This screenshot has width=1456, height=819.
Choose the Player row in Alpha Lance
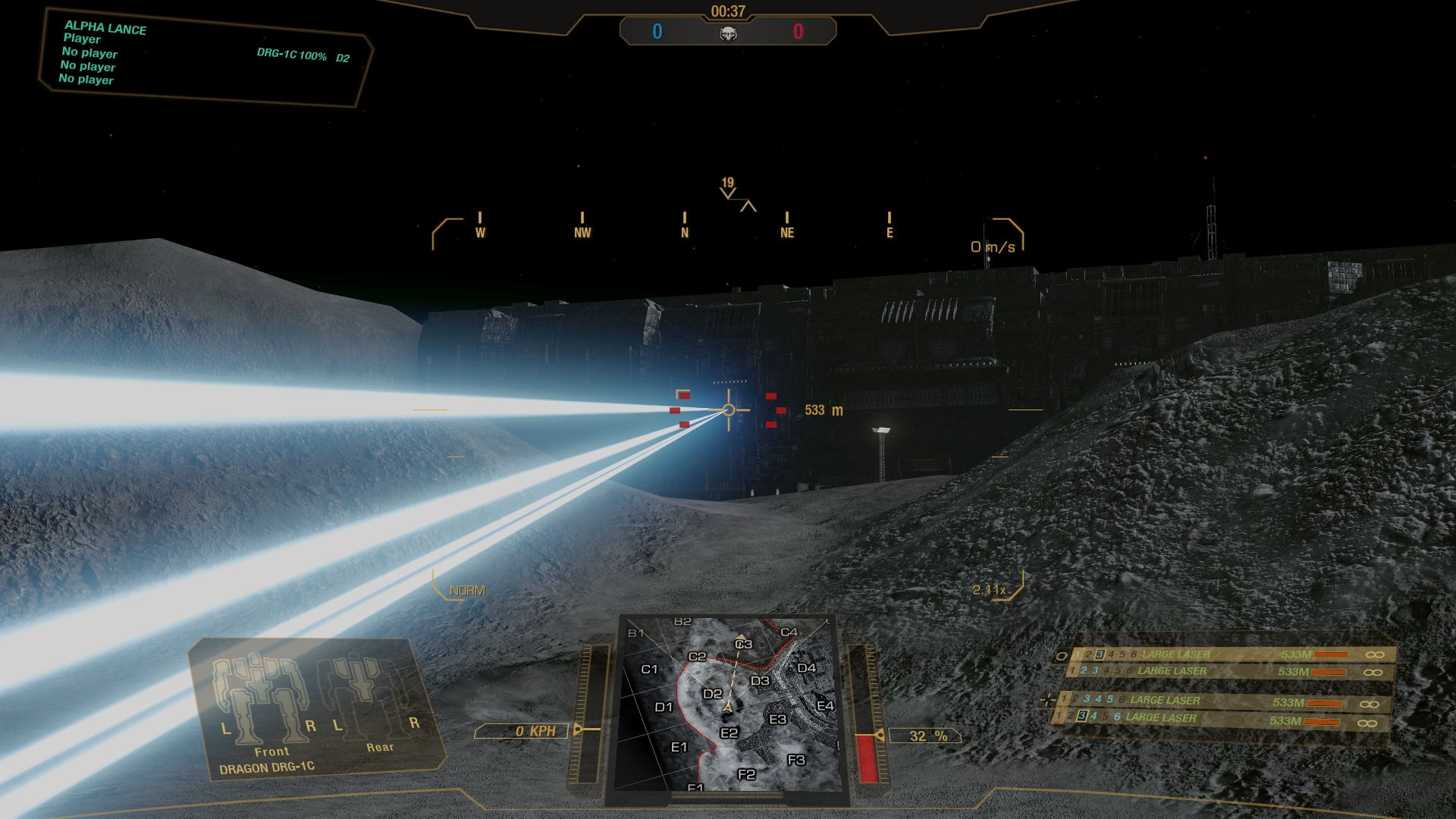pos(82,39)
